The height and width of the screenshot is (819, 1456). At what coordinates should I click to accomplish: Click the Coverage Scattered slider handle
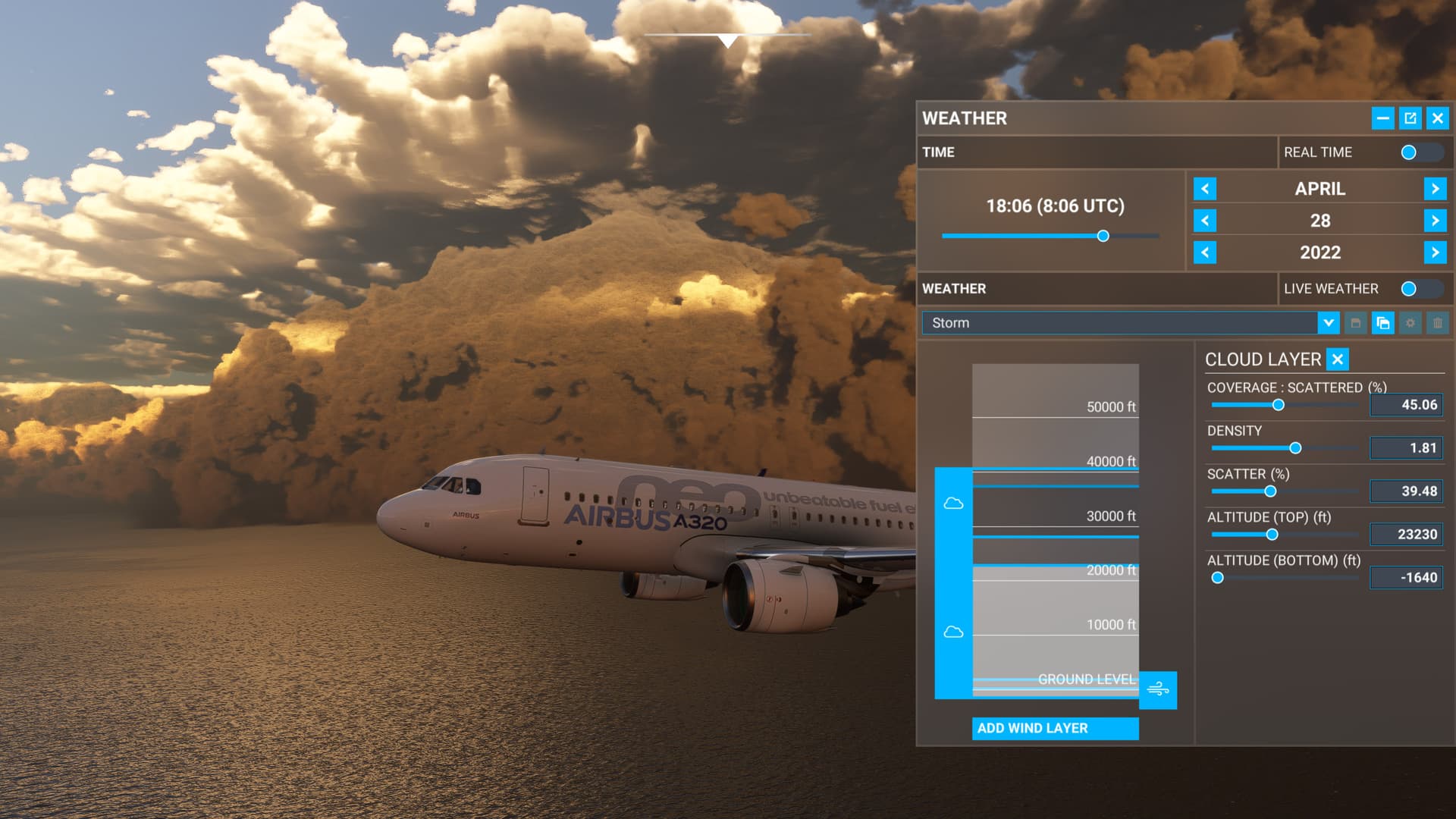tap(1279, 406)
